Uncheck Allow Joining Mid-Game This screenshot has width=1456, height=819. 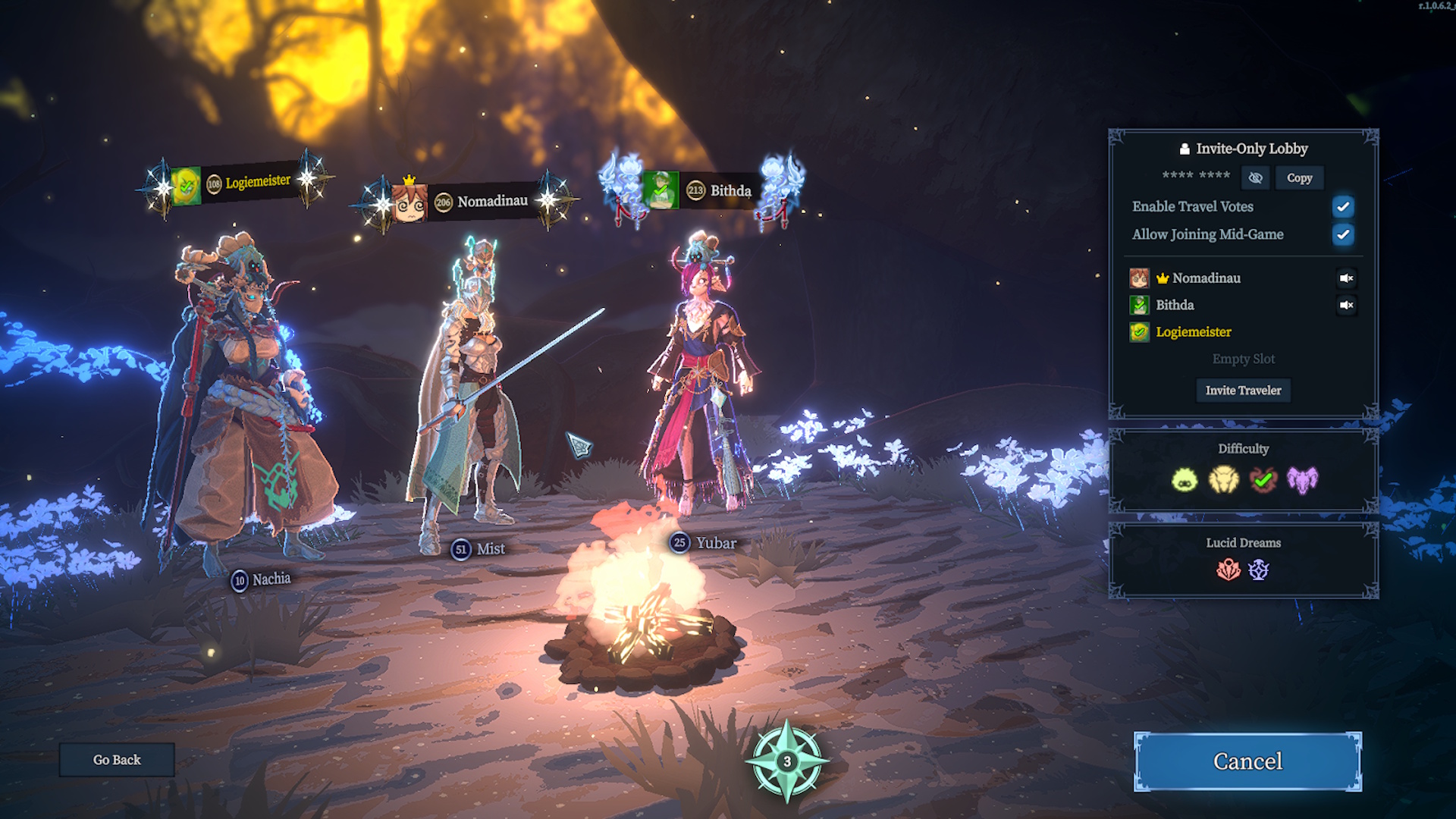point(1342,234)
